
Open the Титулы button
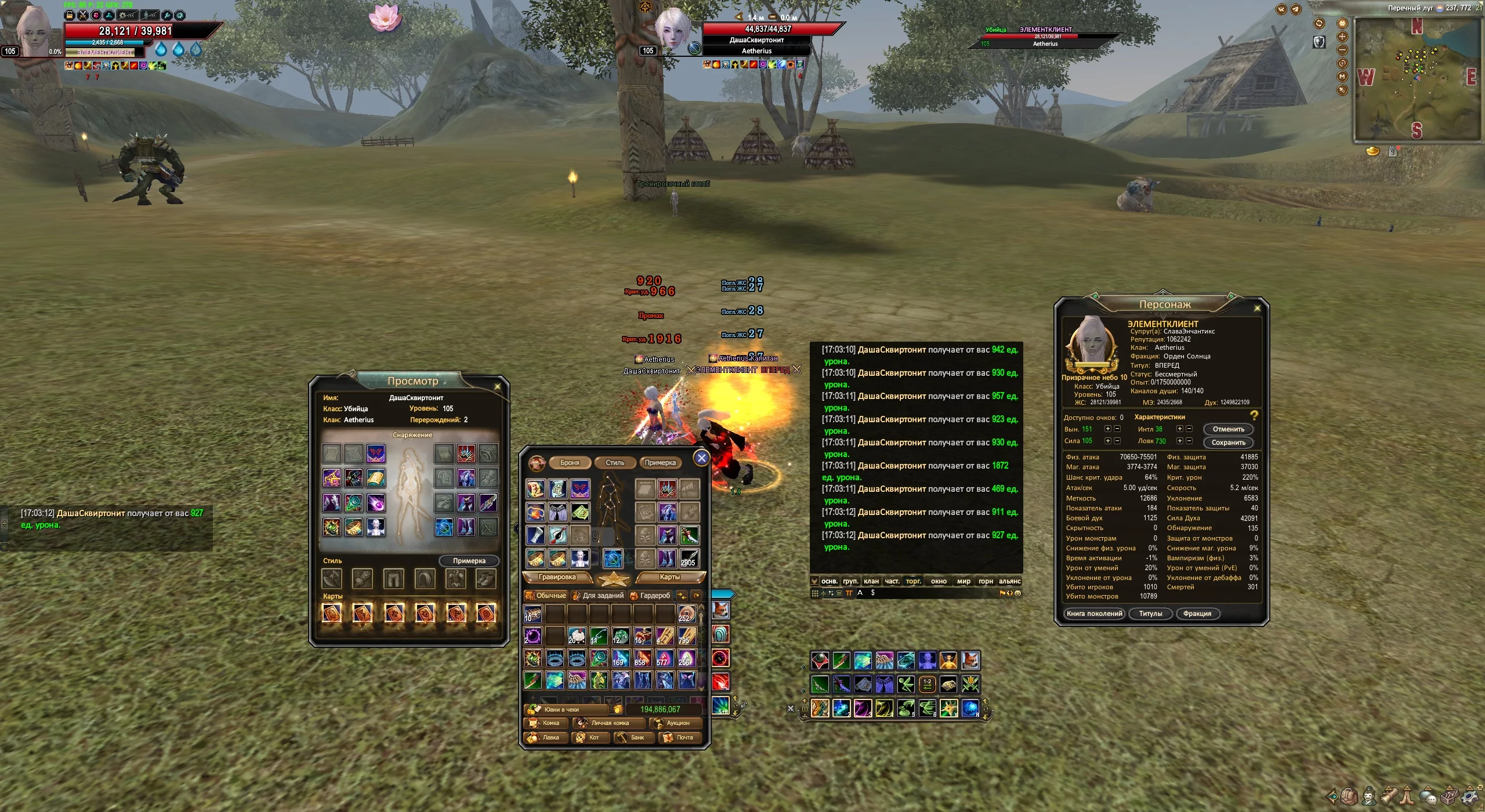(1150, 614)
